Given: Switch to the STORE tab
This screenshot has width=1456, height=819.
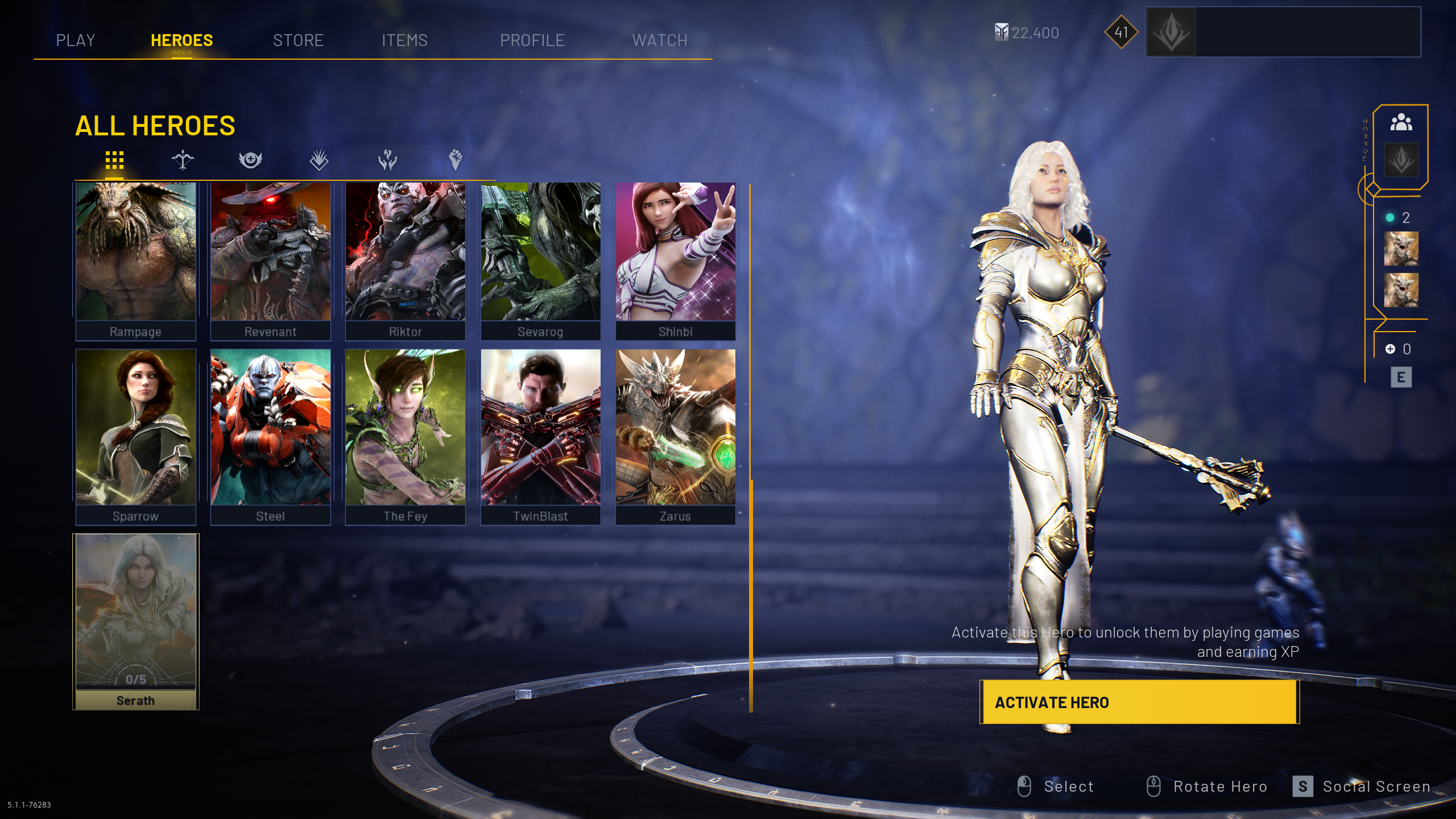Looking at the screenshot, I should (x=298, y=40).
